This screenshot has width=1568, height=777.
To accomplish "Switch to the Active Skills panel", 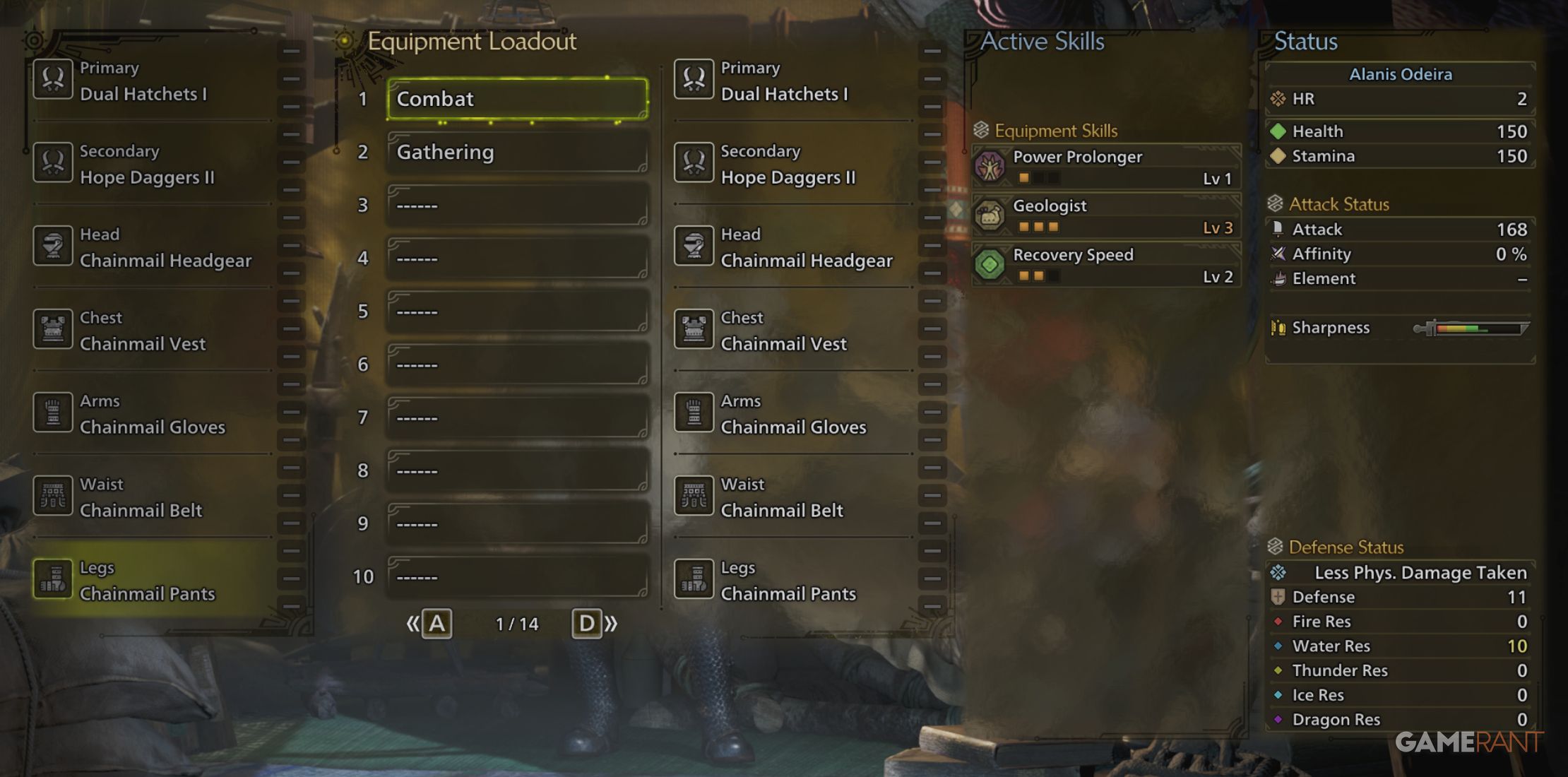I will pyautogui.click(x=1041, y=41).
